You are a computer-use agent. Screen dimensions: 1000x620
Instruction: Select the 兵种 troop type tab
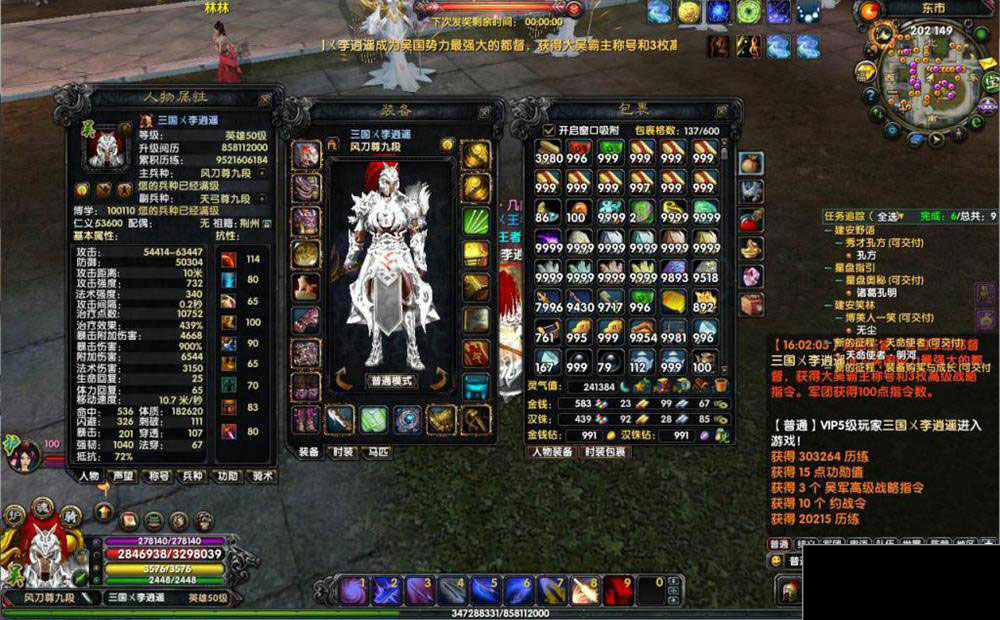[x=193, y=476]
